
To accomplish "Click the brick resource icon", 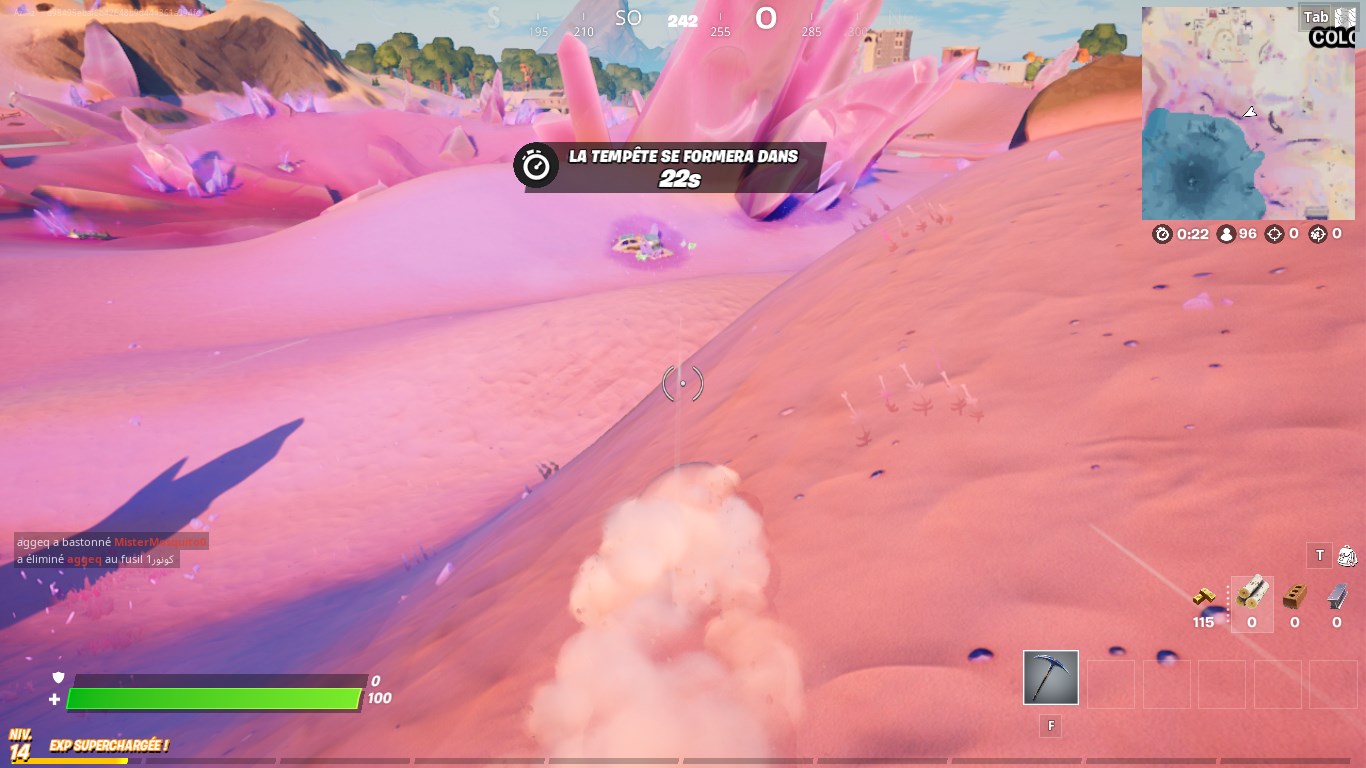I will [x=1292, y=597].
